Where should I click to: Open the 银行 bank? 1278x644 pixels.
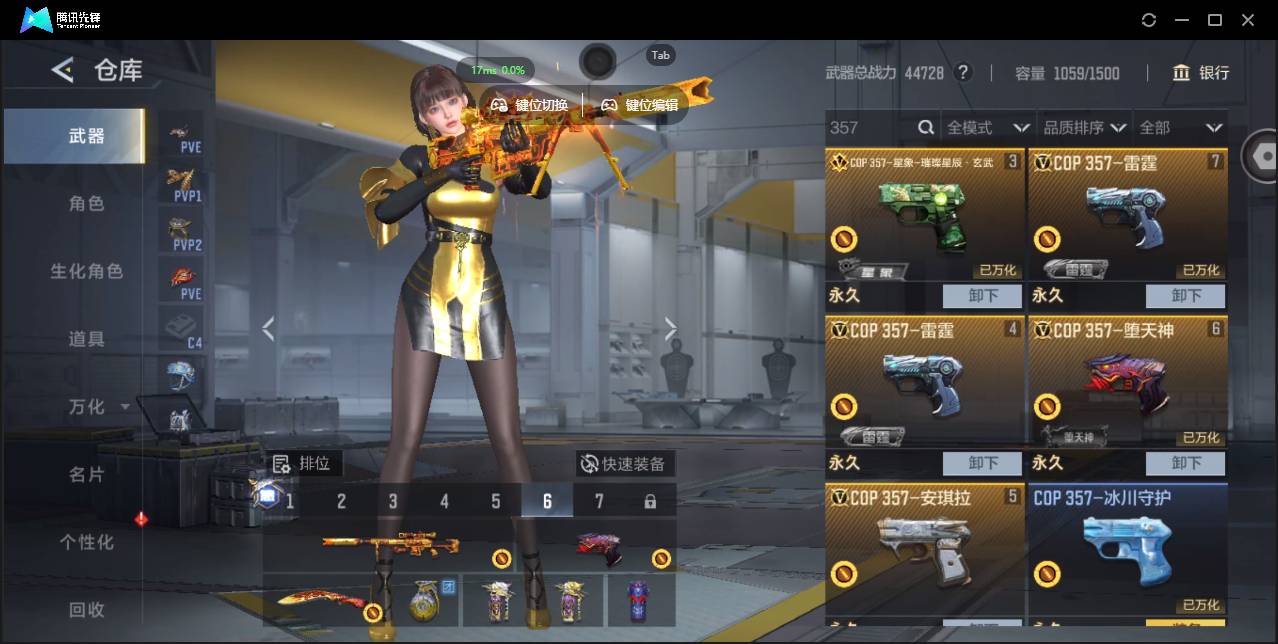[x=1201, y=73]
